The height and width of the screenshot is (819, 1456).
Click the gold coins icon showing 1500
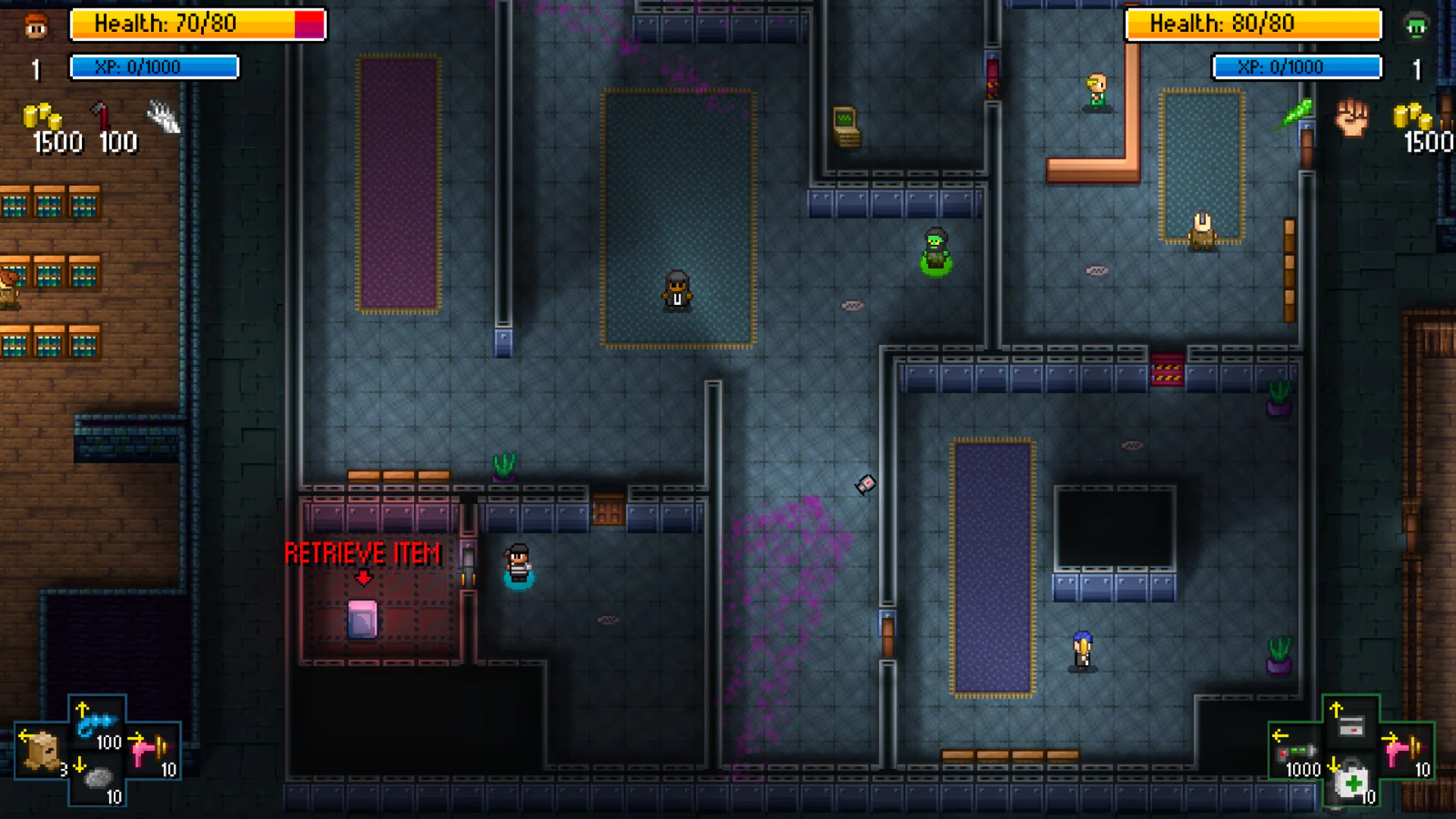[x=43, y=114]
